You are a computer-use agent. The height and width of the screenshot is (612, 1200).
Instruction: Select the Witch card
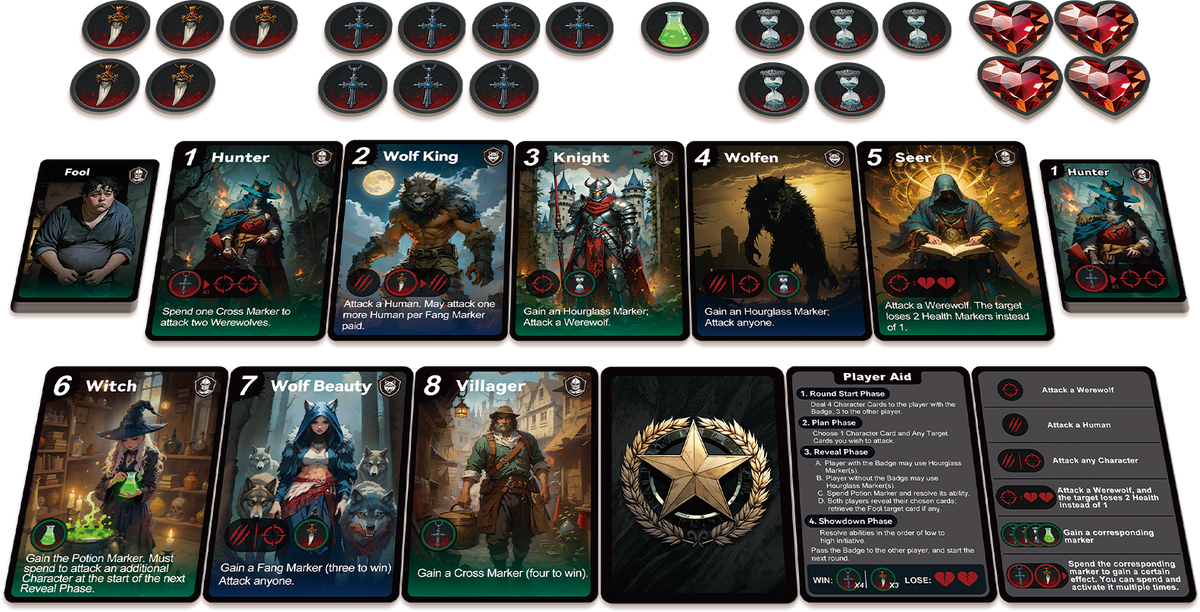123,483
